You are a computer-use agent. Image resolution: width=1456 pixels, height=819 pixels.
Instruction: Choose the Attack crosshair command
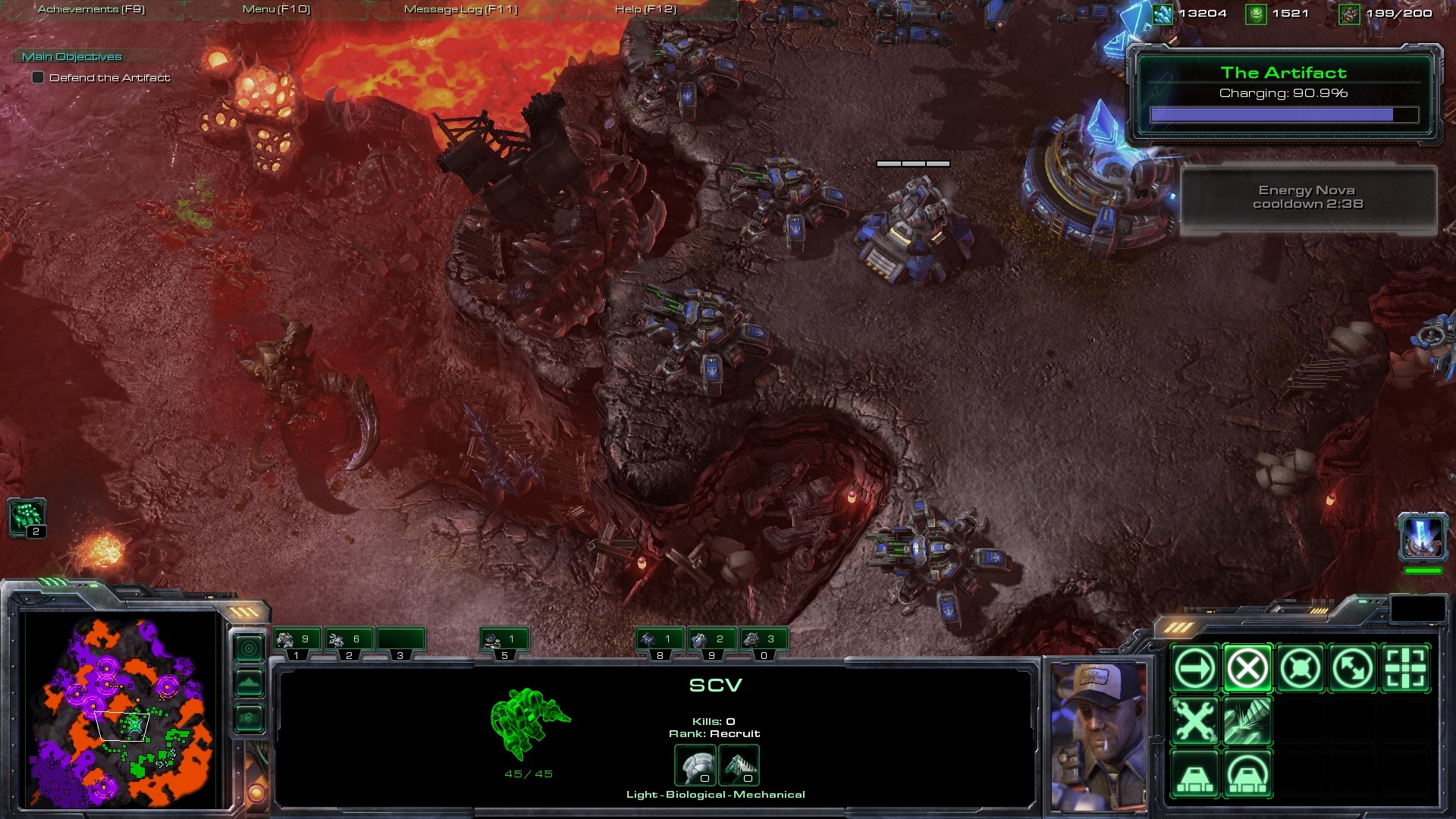(x=1405, y=669)
